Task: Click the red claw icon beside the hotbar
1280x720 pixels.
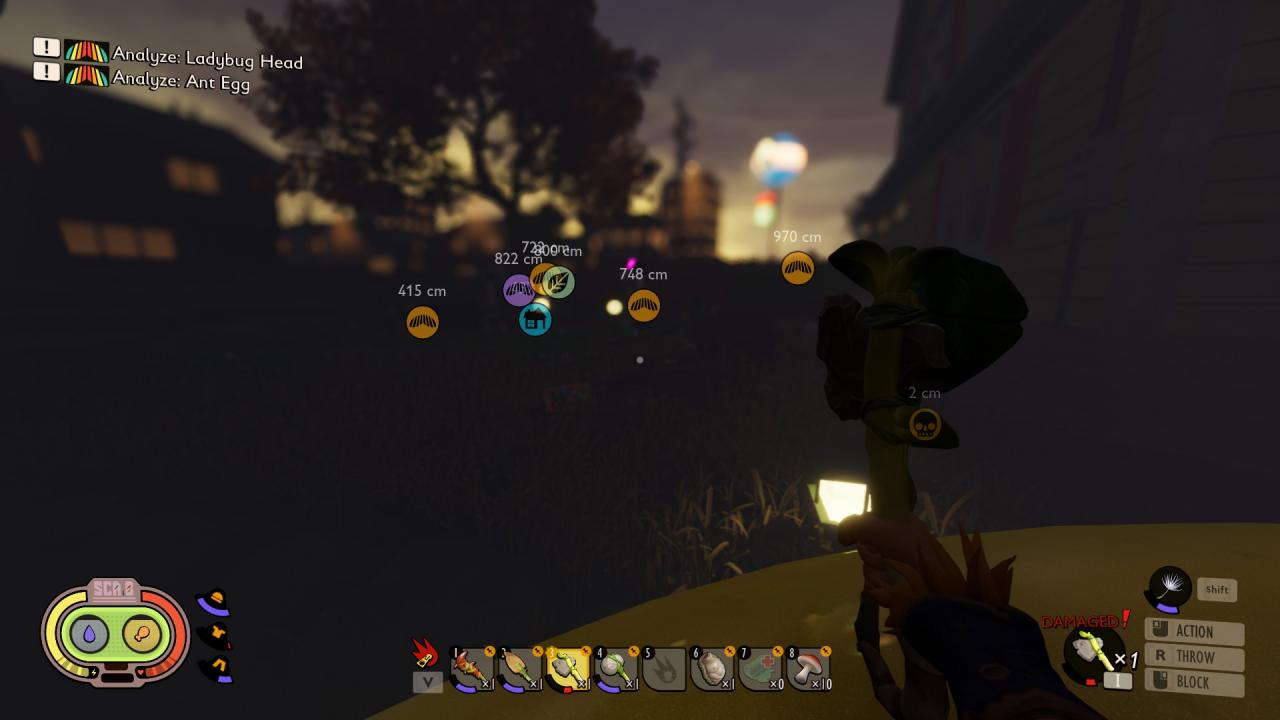Action: [x=426, y=654]
